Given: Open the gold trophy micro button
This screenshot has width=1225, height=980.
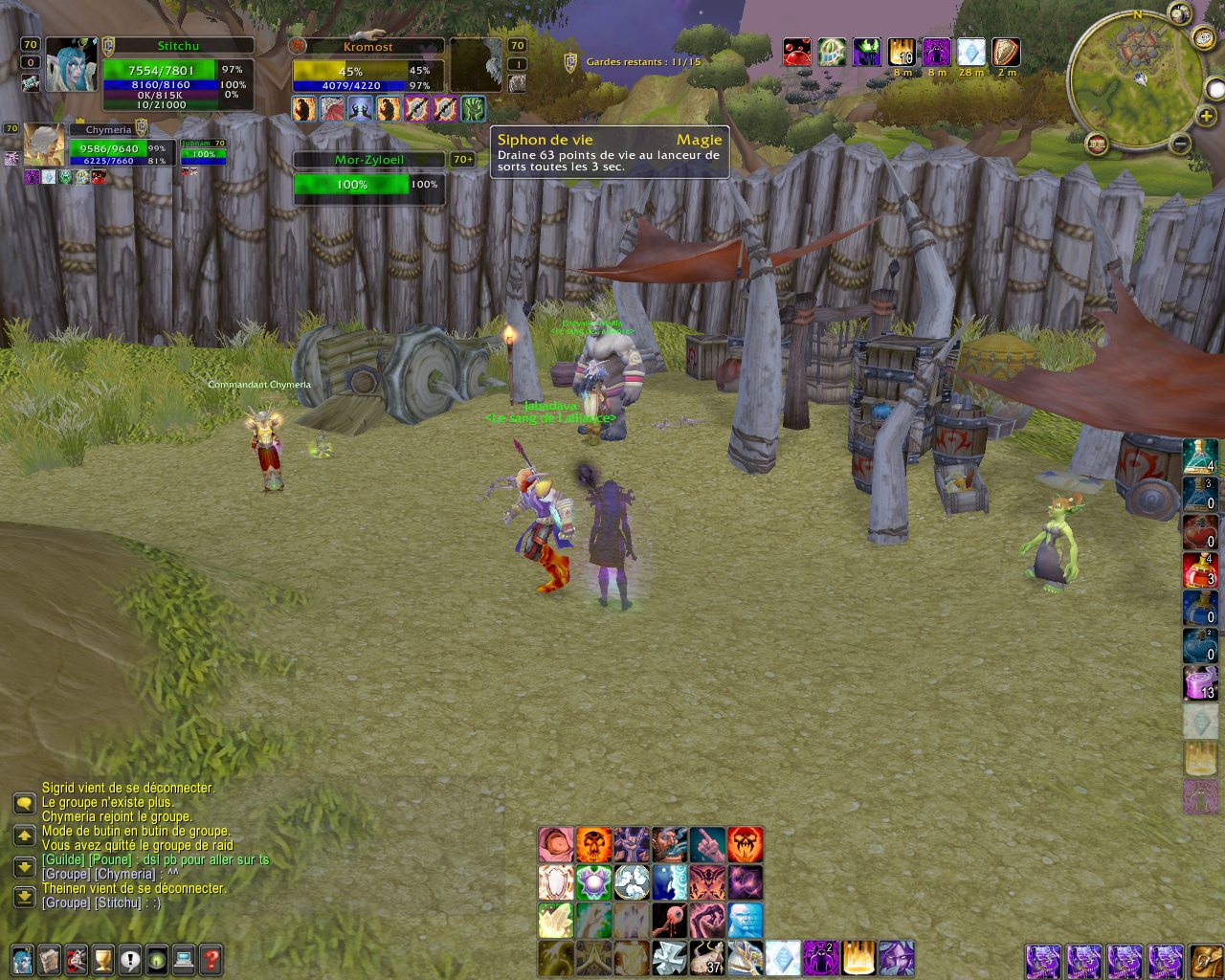Looking at the screenshot, I should pyautogui.click(x=103, y=958).
